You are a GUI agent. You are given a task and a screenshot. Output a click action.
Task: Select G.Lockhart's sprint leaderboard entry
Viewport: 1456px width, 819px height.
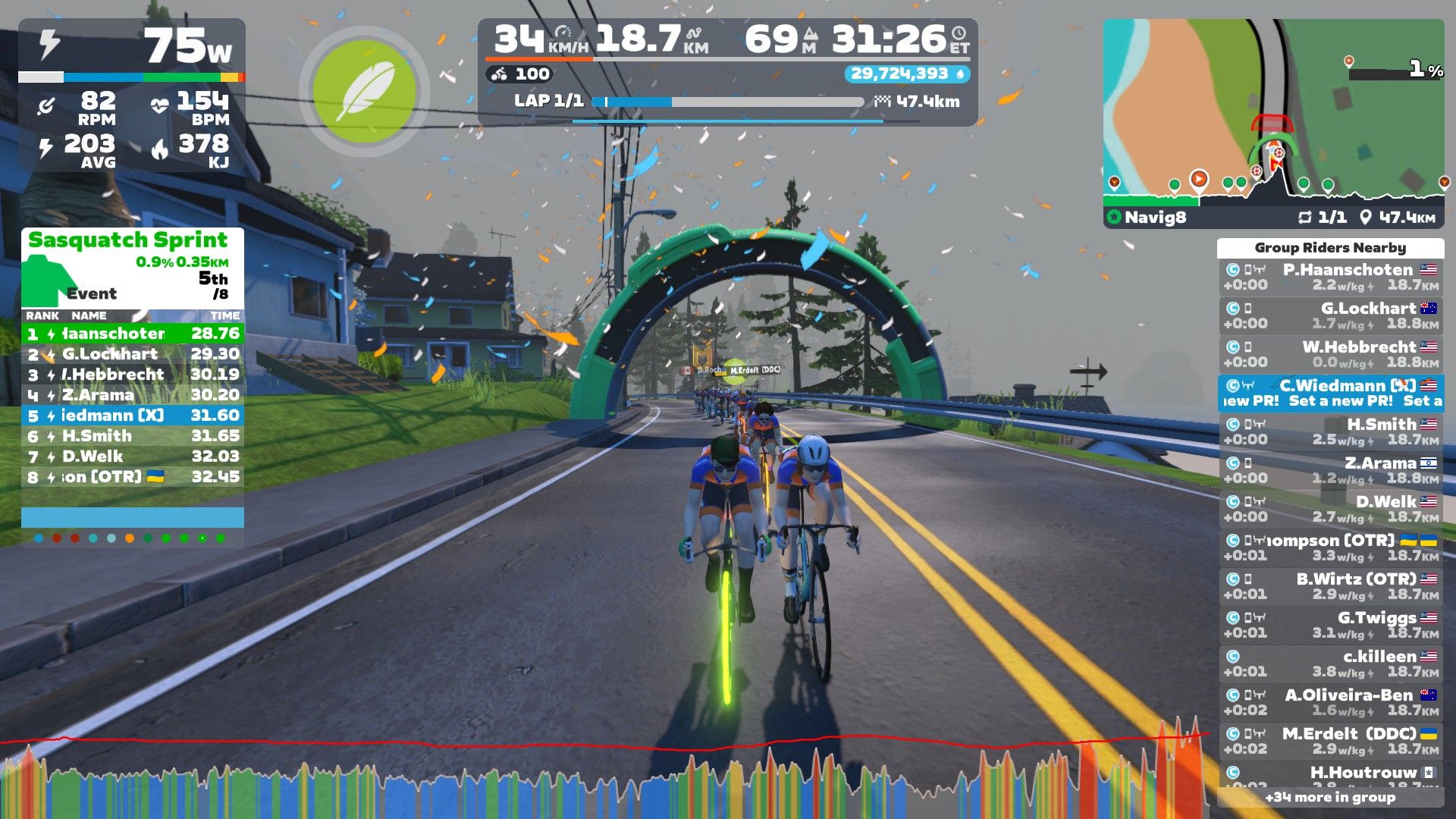(x=132, y=354)
